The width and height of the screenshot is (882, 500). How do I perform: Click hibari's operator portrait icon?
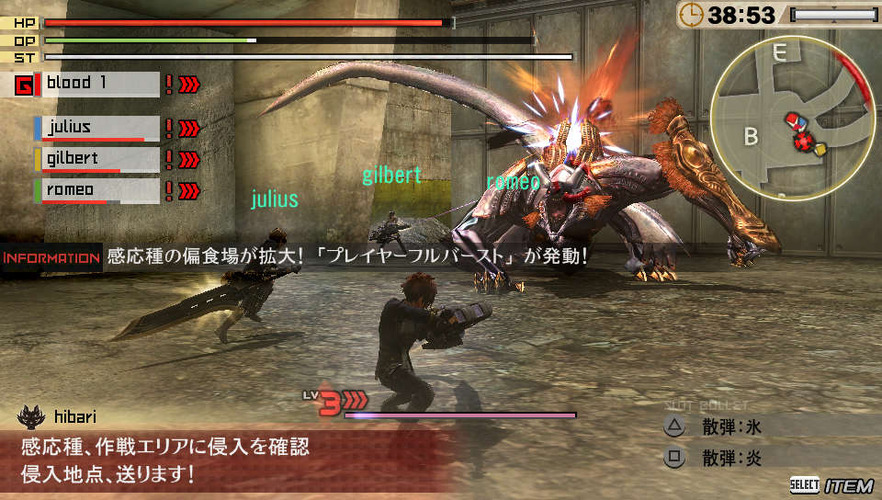click(x=31, y=414)
